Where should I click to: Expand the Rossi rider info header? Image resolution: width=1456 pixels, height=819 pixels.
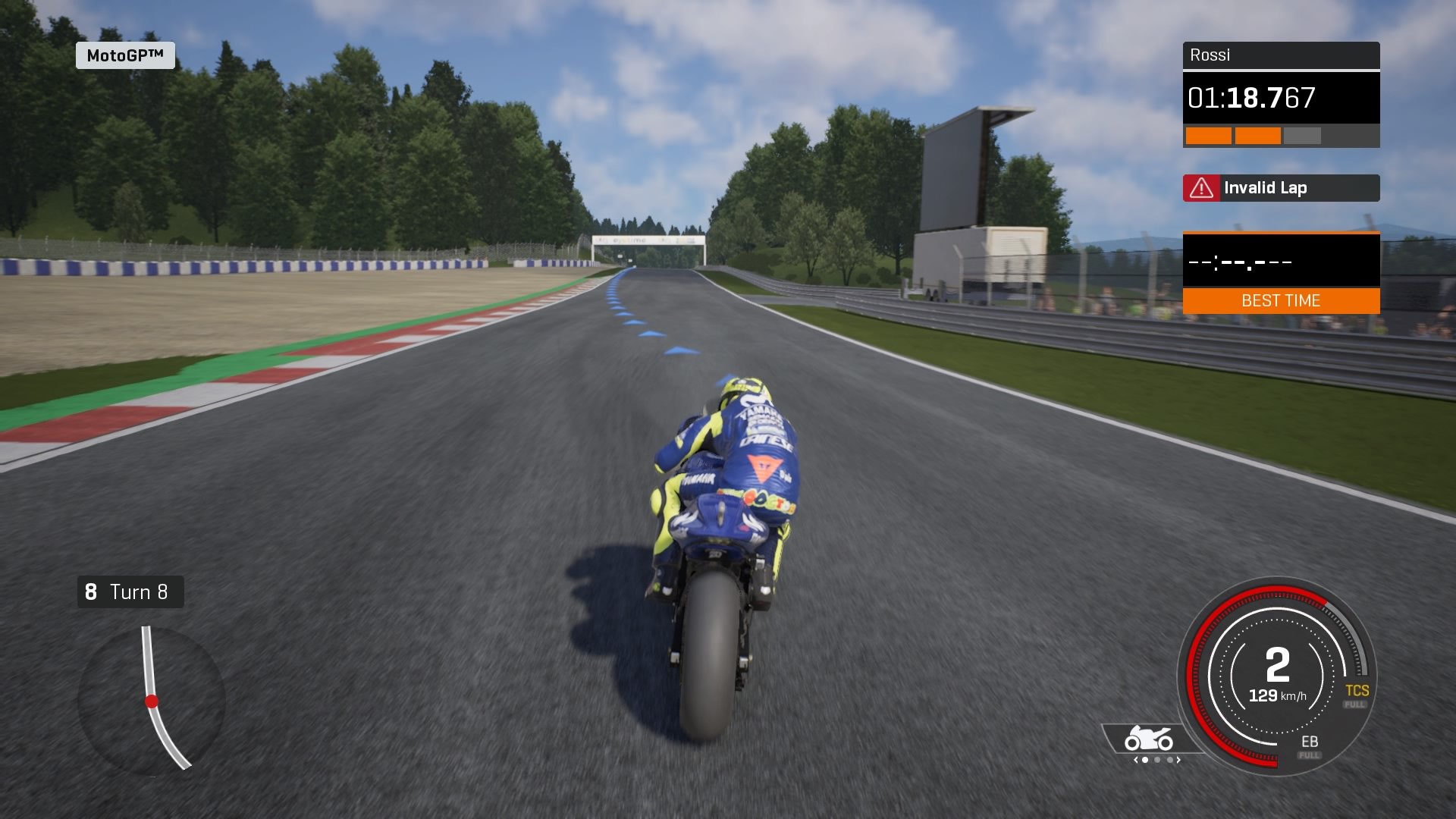coord(1280,55)
